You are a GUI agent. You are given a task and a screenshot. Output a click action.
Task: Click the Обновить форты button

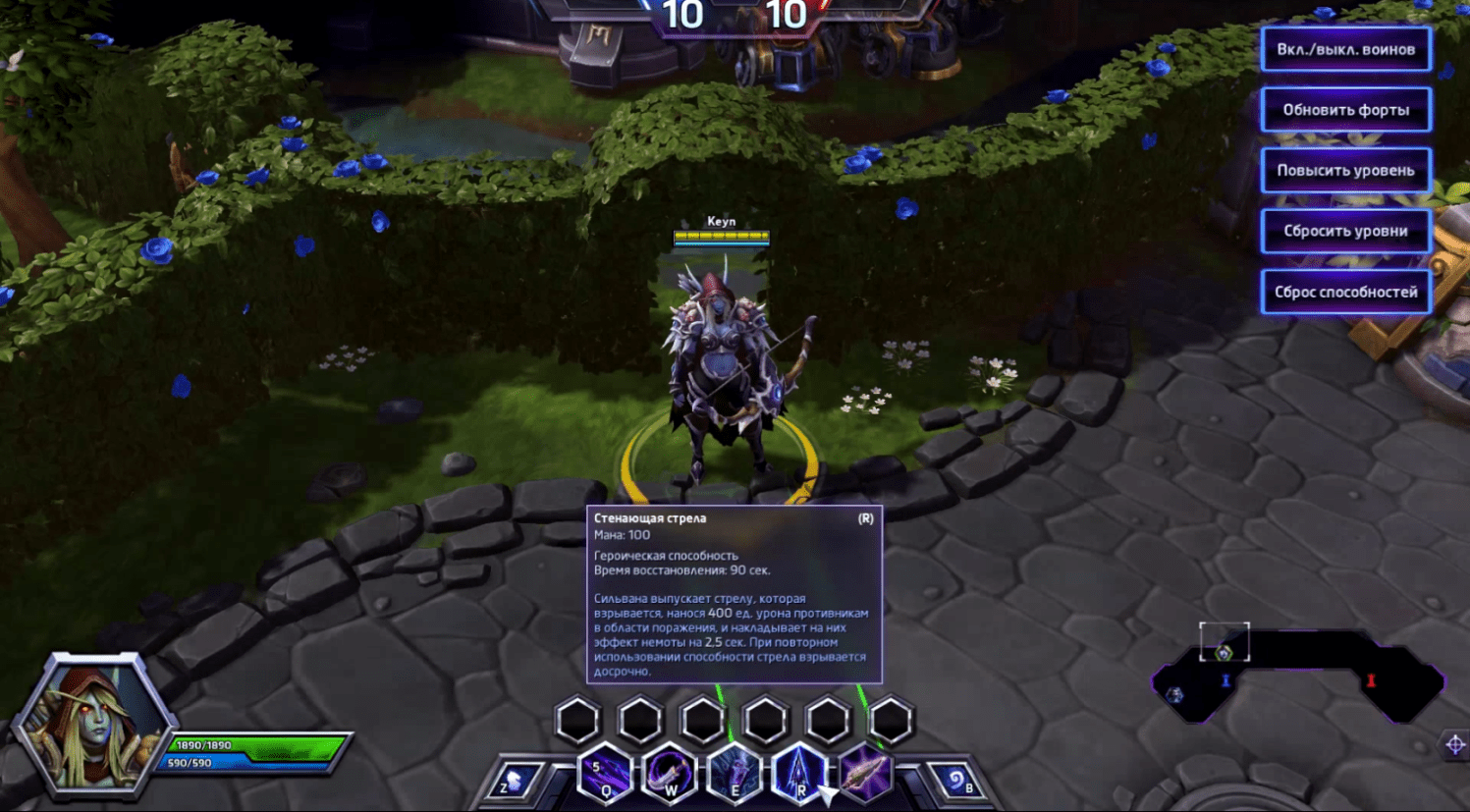pyautogui.click(x=1345, y=110)
